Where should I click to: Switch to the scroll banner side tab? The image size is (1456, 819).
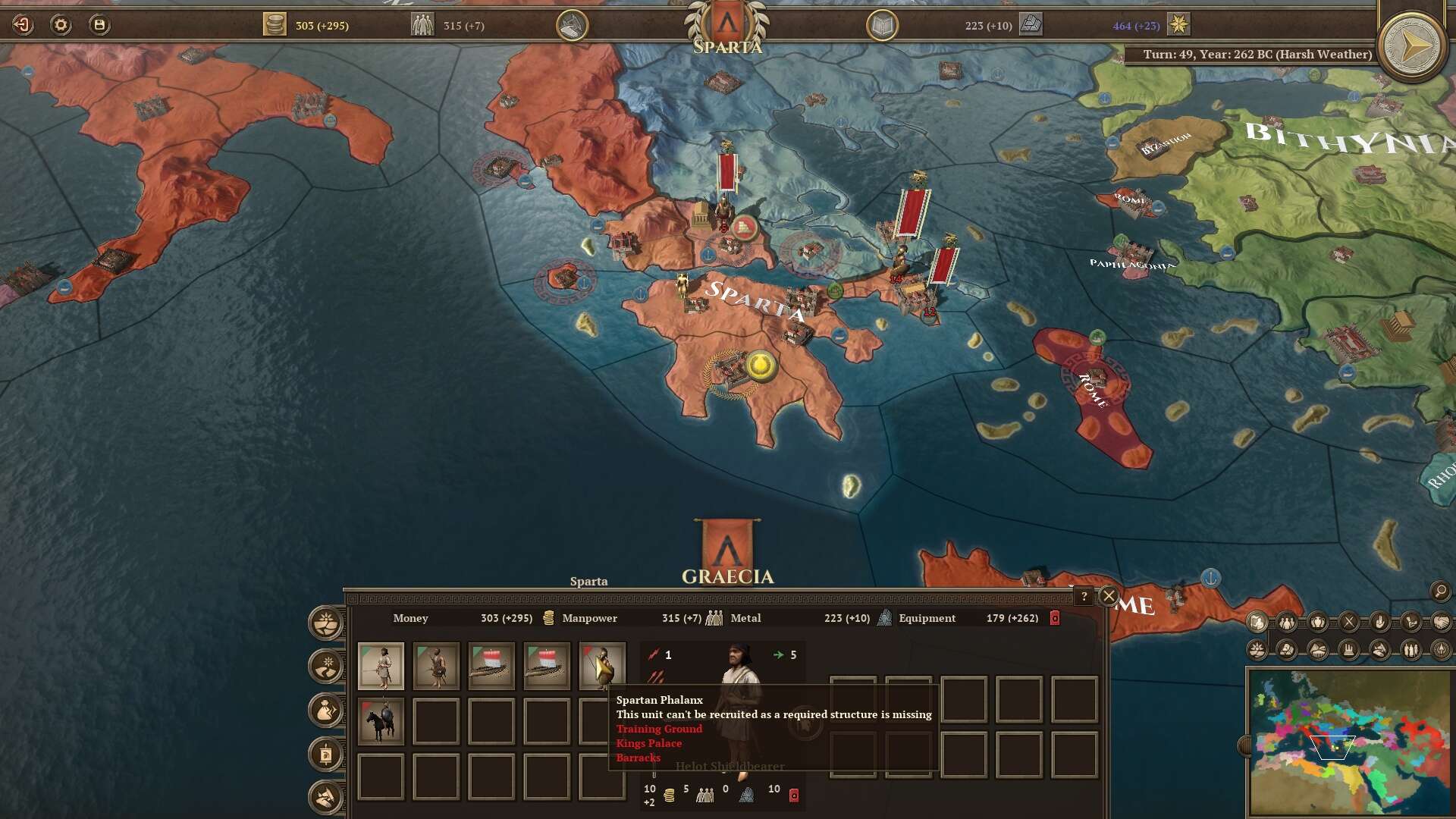[326, 755]
